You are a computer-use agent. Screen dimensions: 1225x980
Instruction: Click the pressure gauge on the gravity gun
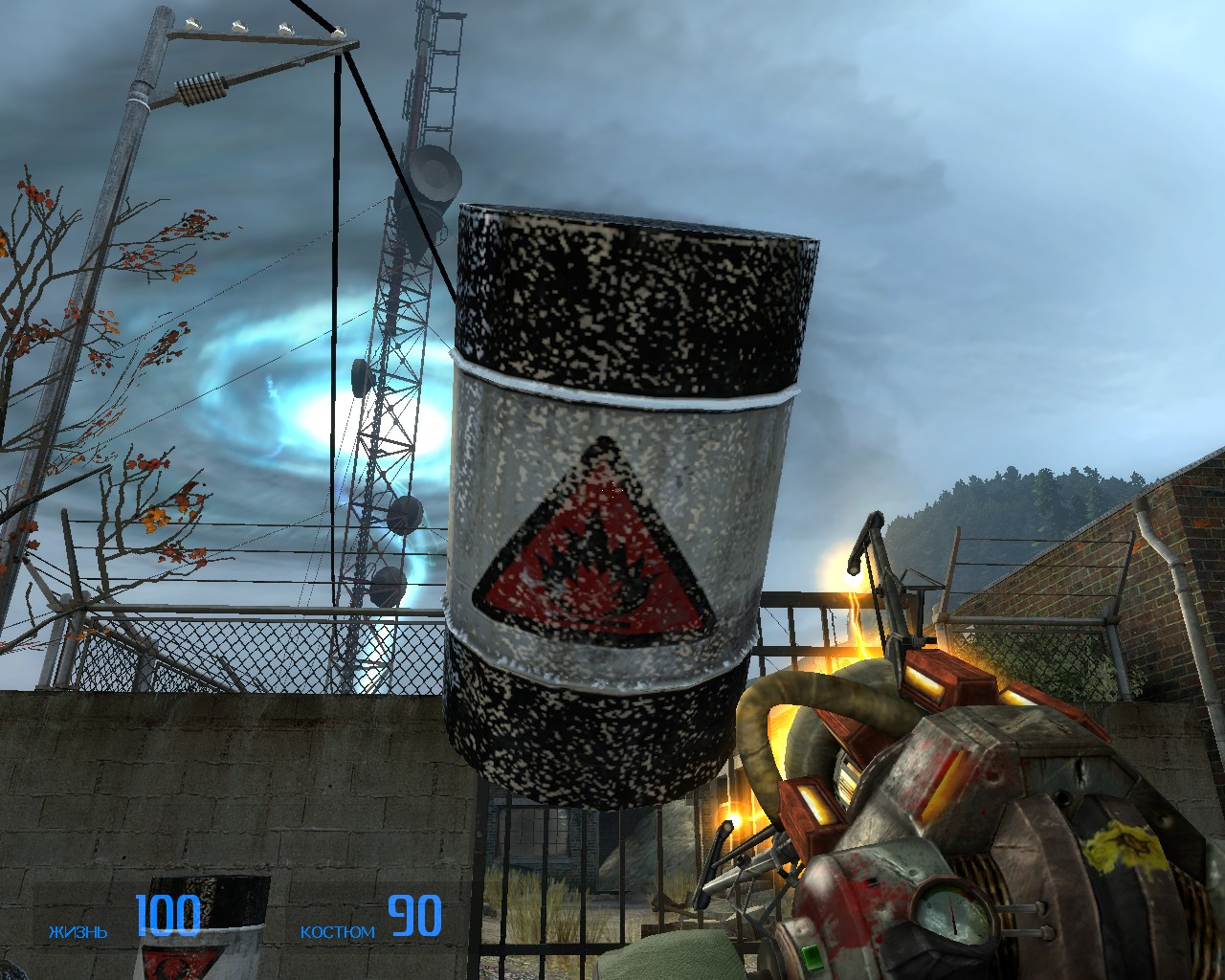click(x=950, y=909)
